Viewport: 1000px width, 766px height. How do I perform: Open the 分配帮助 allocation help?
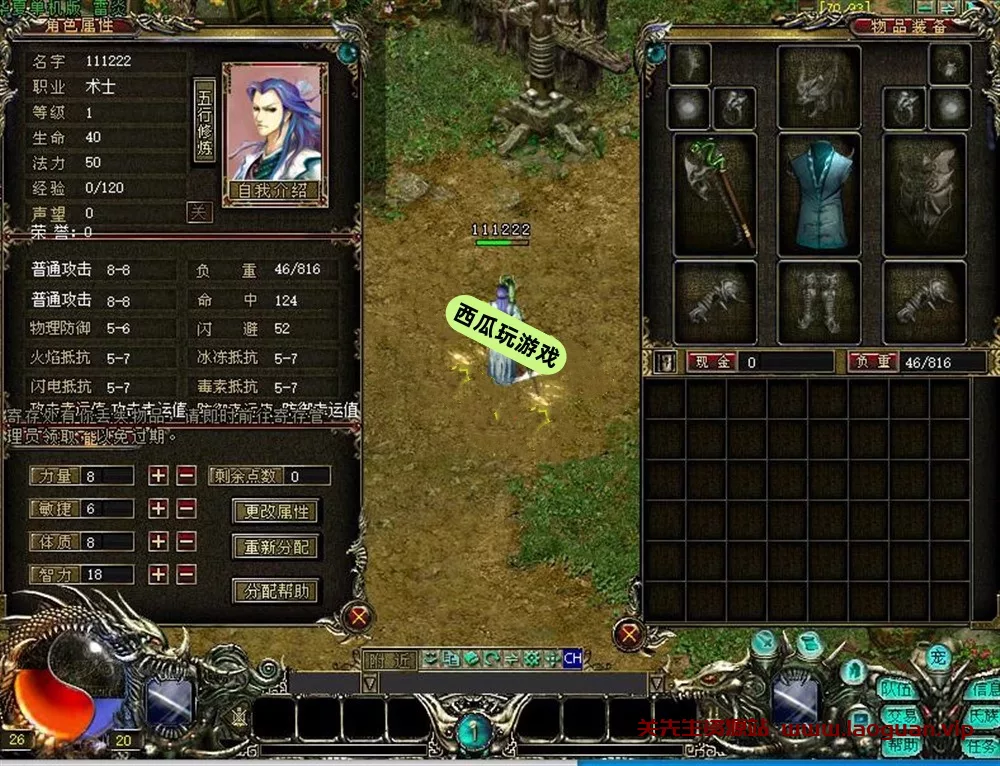(276, 591)
